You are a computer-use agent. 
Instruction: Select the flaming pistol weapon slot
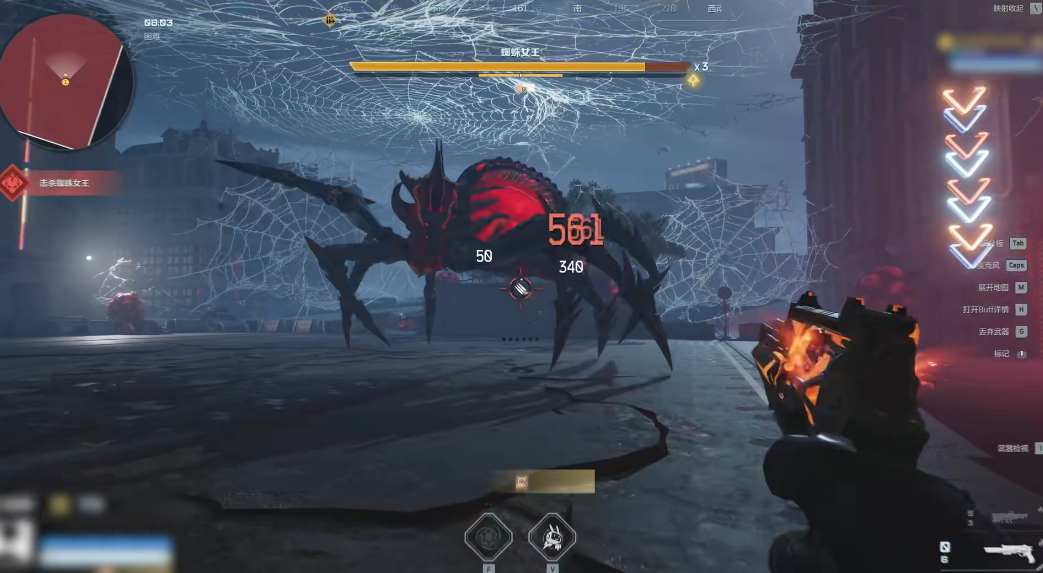pos(1008,550)
